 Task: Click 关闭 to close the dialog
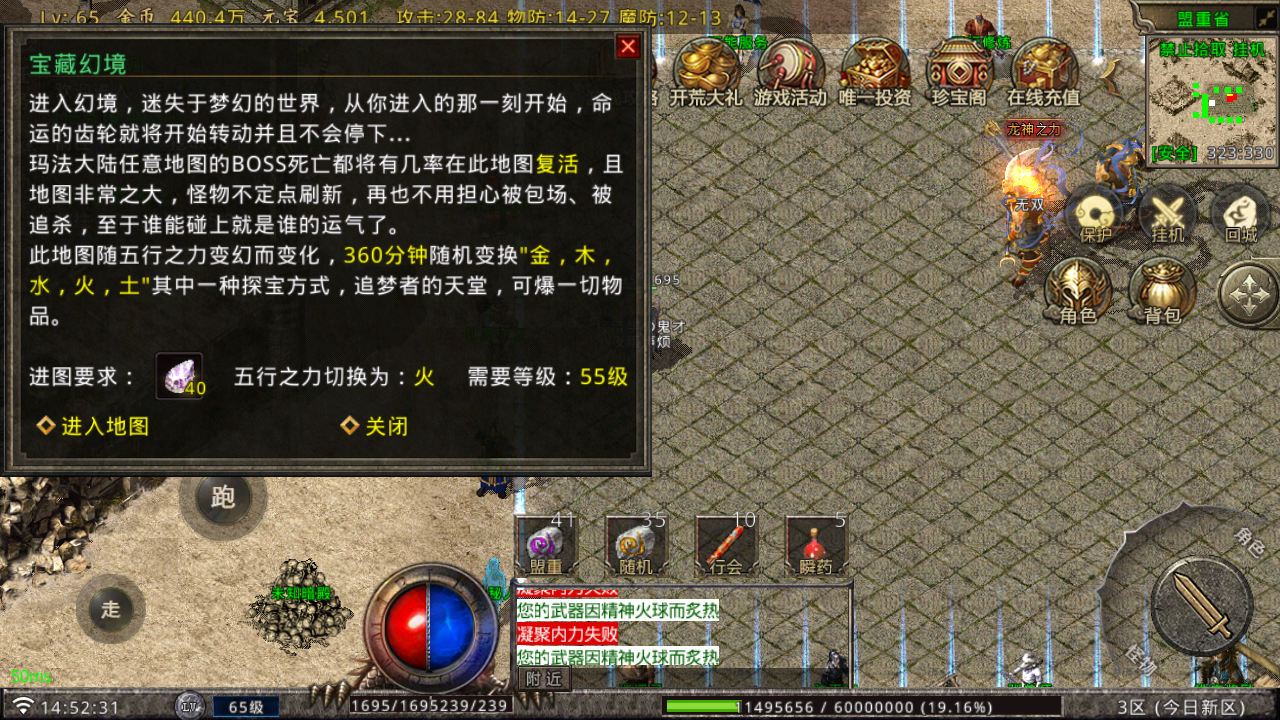(x=373, y=425)
